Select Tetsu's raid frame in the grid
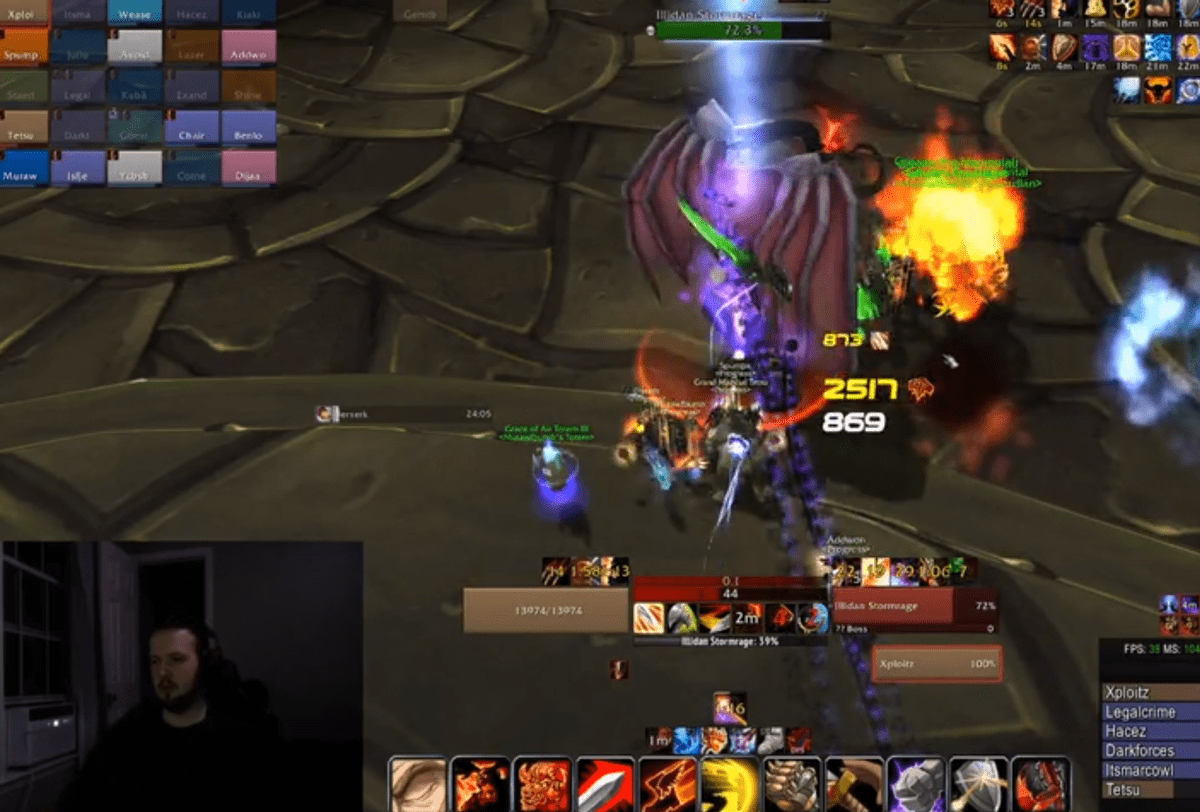 pyautogui.click(x=24, y=128)
